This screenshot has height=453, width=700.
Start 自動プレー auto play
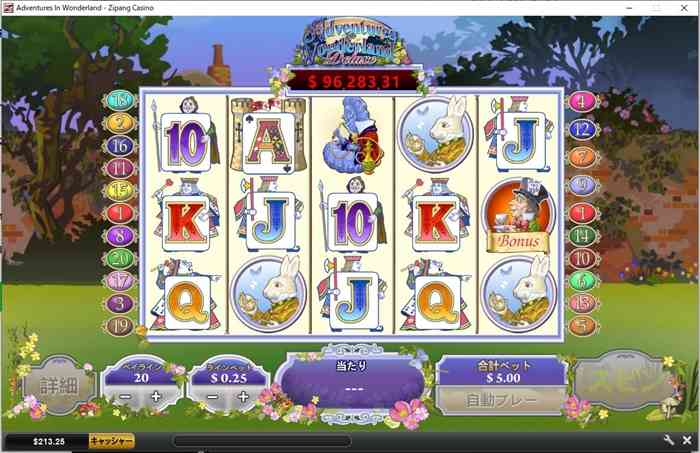(501, 399)
